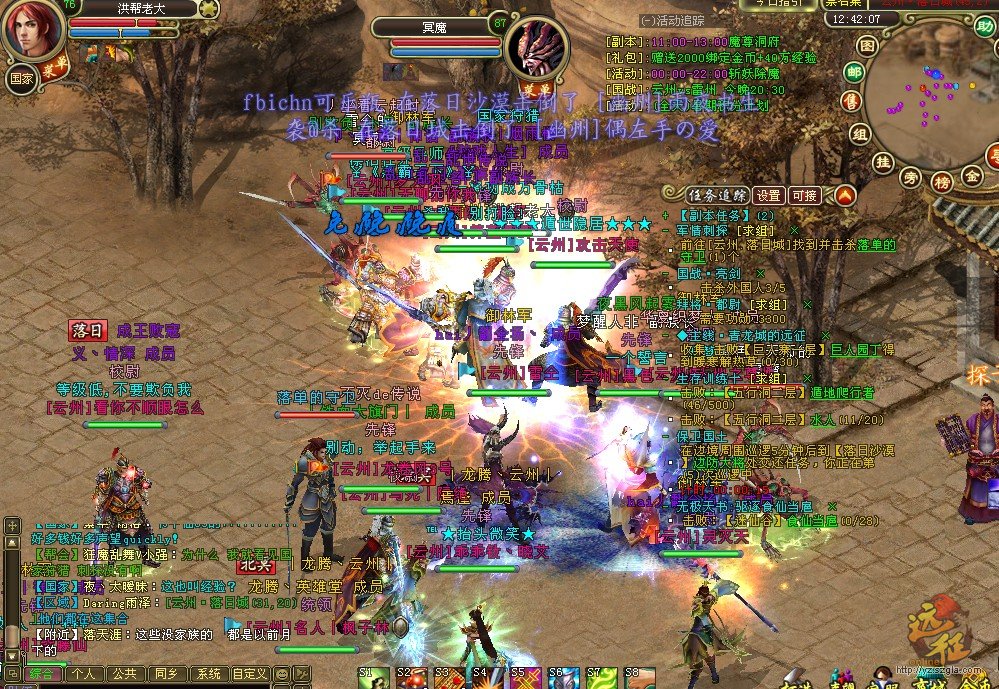Open the 售 shop button
The height and width of the screenshot is (689, 999).
851,100
